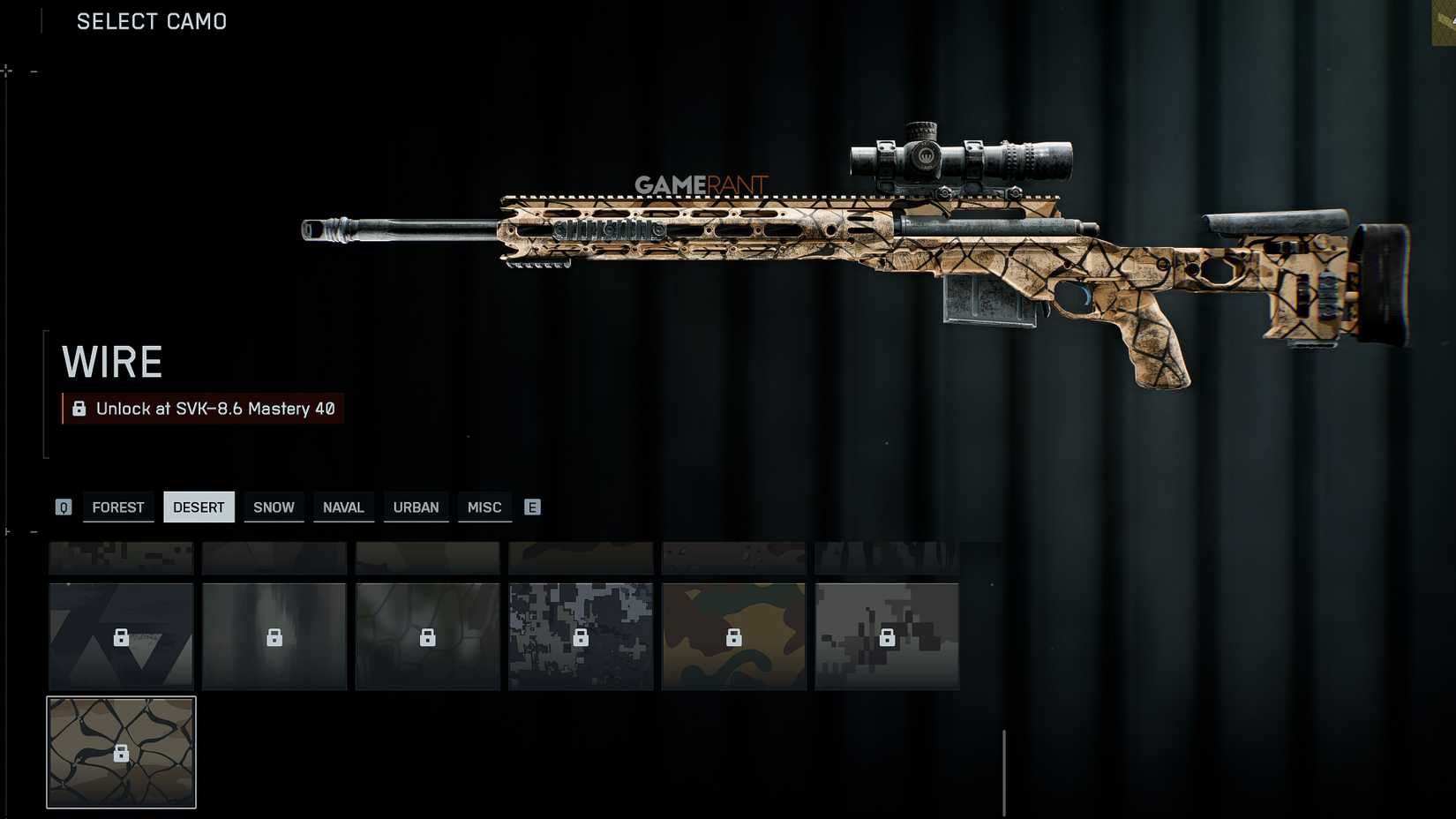The height and width of the screenshot is (819, 1456).
Task: Click the lock icon on the Wire camo thumbnail
Action: [121, 752]
